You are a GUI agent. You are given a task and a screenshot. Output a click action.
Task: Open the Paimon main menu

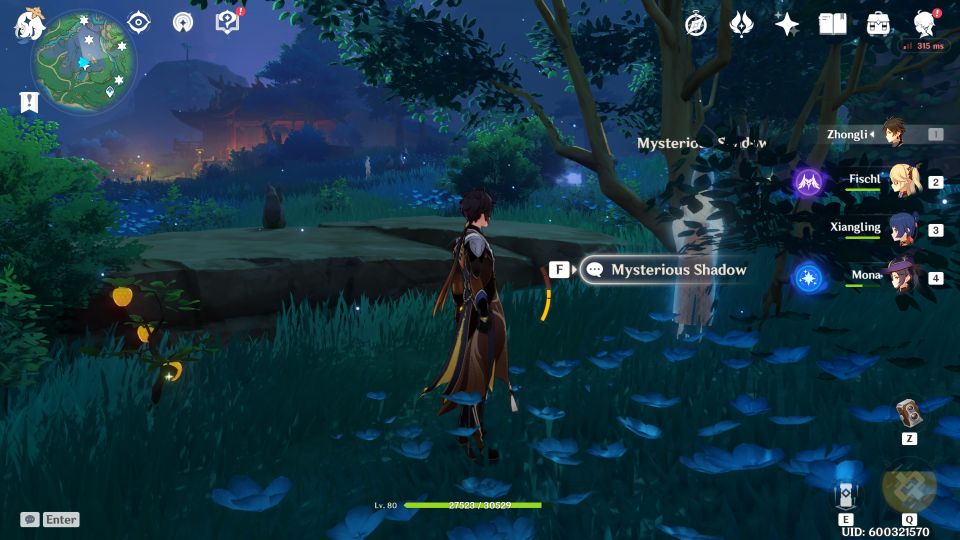click(28, 24)
